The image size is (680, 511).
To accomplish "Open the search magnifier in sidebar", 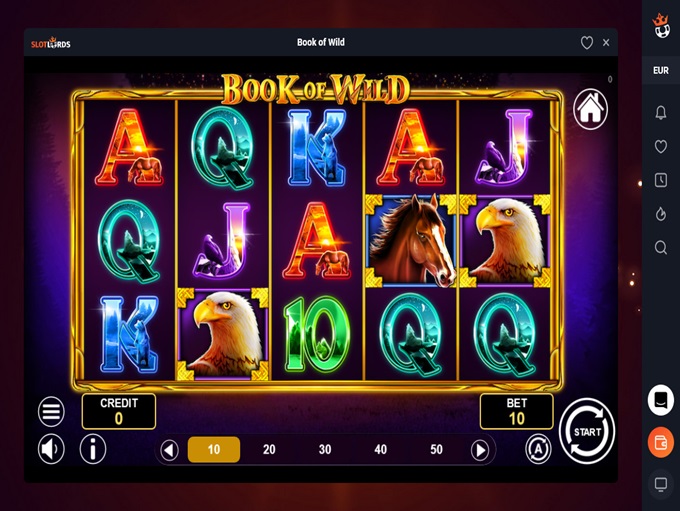I will (x=661, y=247).
